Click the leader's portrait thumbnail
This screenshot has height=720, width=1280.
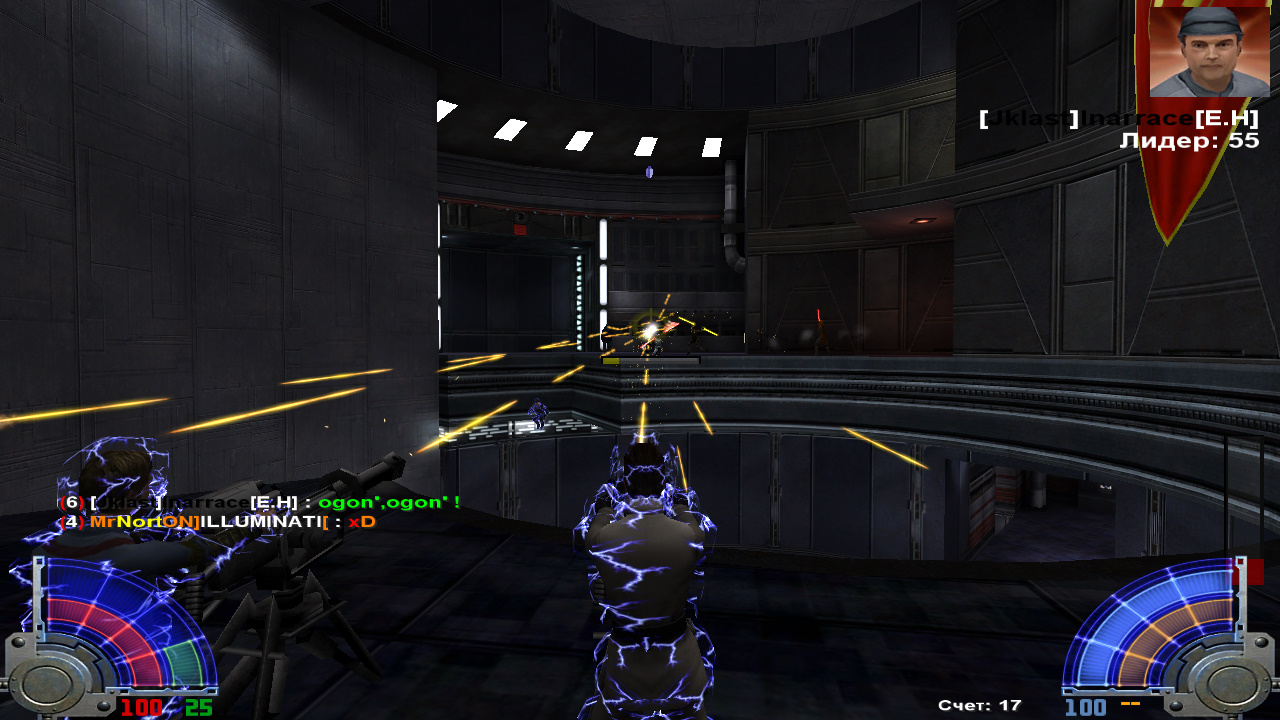(1195, 51)
